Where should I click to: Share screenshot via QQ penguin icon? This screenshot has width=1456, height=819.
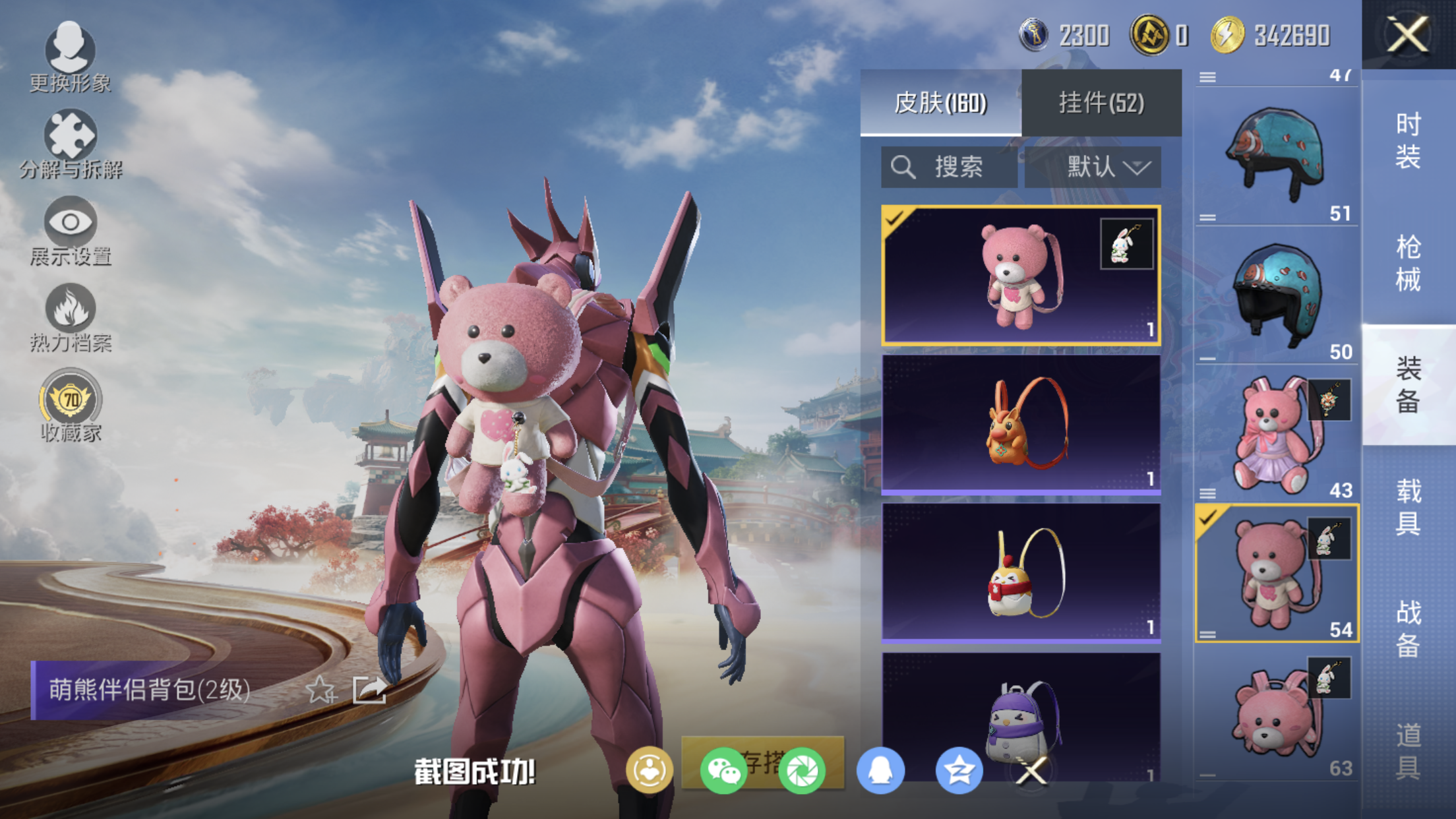click(x=880, y=770)
